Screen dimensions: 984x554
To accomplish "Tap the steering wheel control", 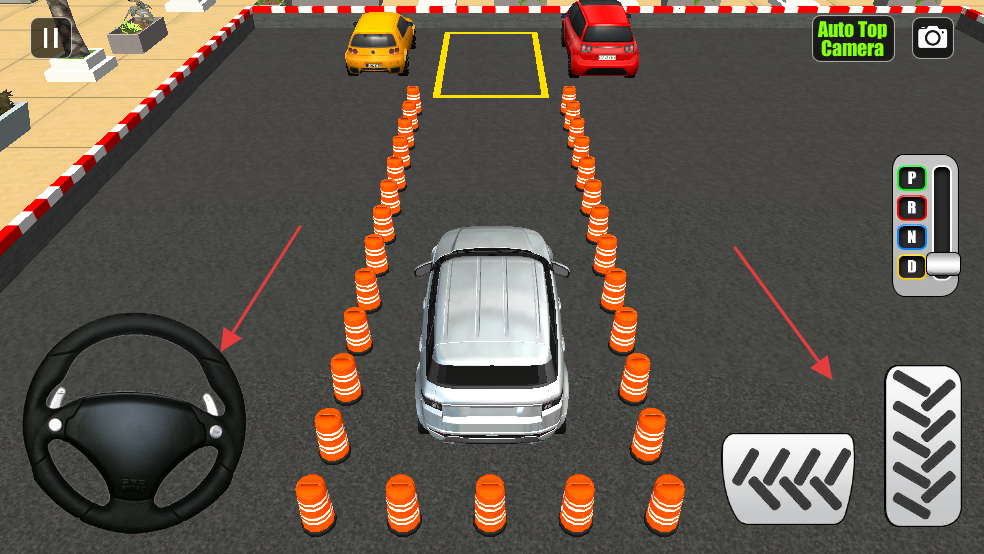I will tap(134, 422).
